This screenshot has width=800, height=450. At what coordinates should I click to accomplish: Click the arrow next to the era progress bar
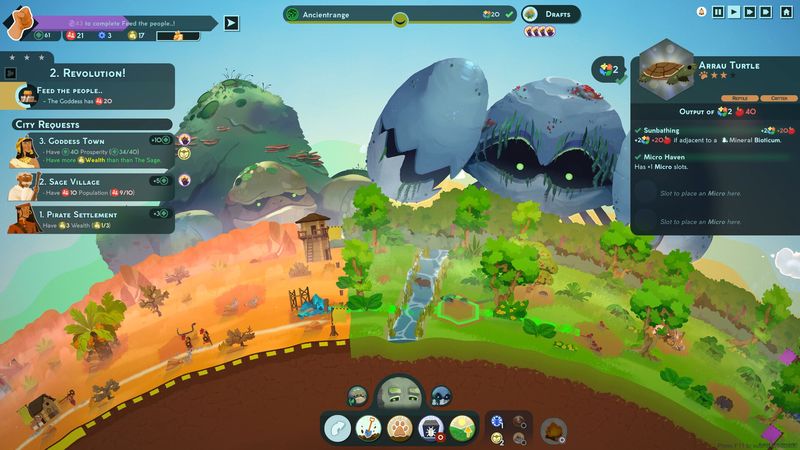(231, 23)
